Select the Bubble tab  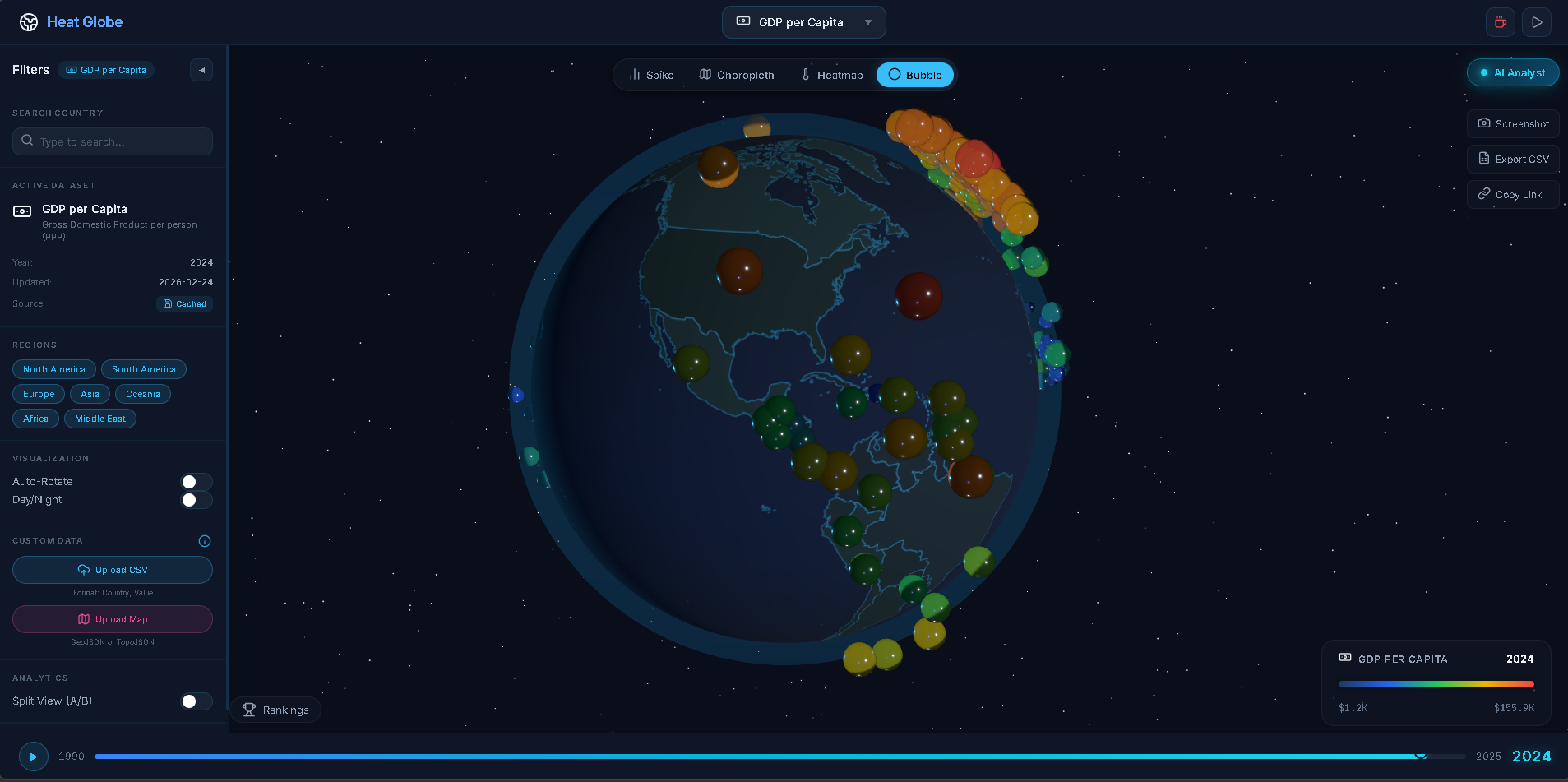914,75
